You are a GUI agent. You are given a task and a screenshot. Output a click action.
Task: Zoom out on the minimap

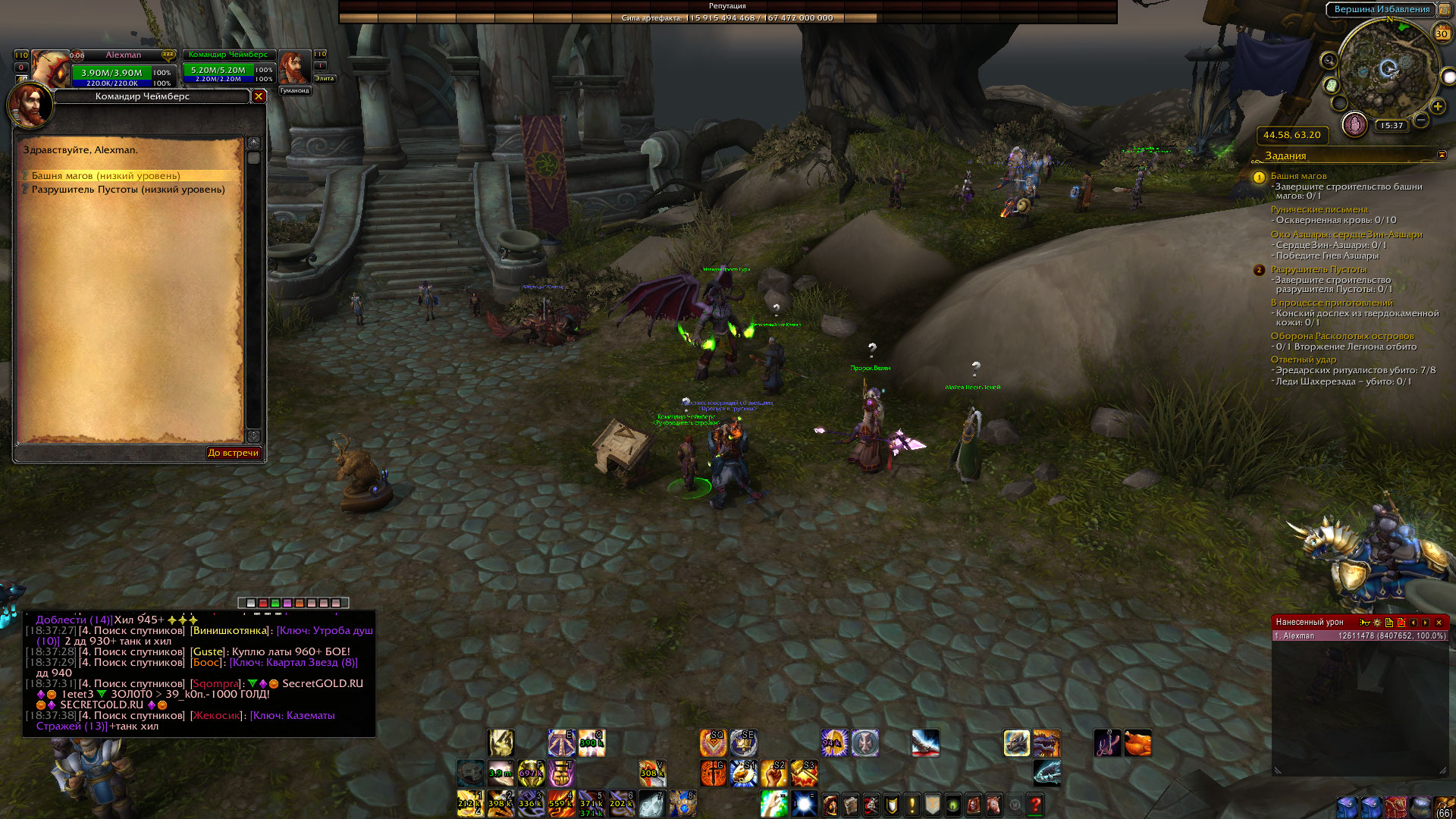[1421, 120]
